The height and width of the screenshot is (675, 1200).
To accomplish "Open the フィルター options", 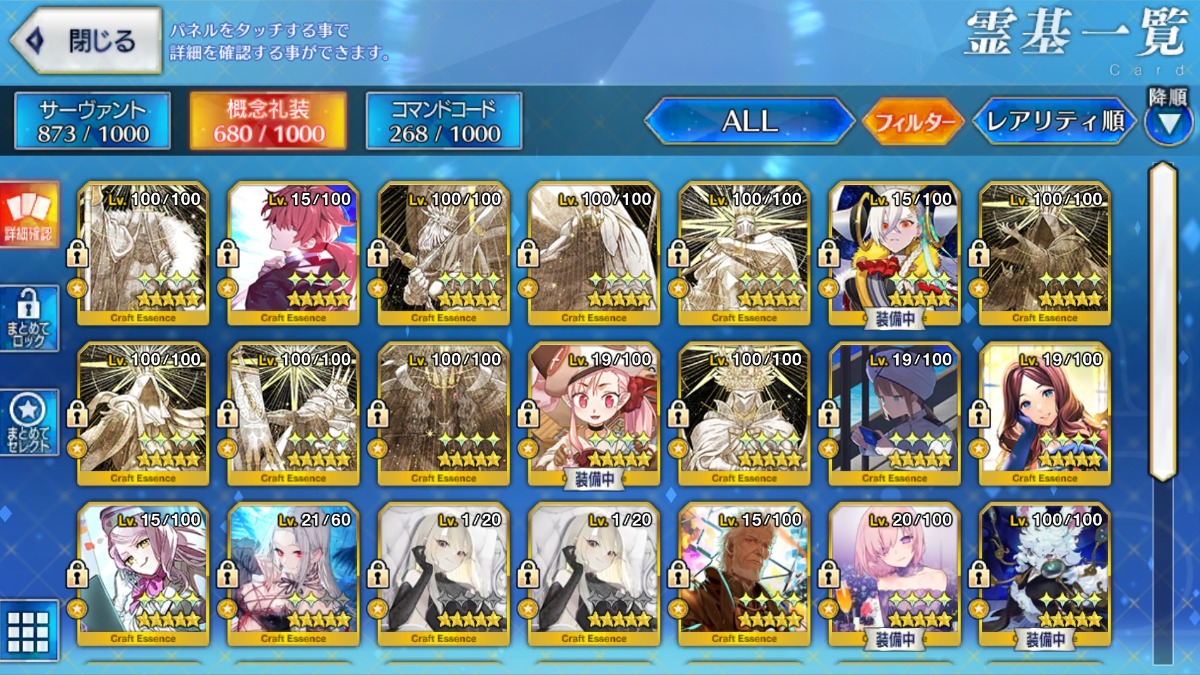I will [913, 123].
